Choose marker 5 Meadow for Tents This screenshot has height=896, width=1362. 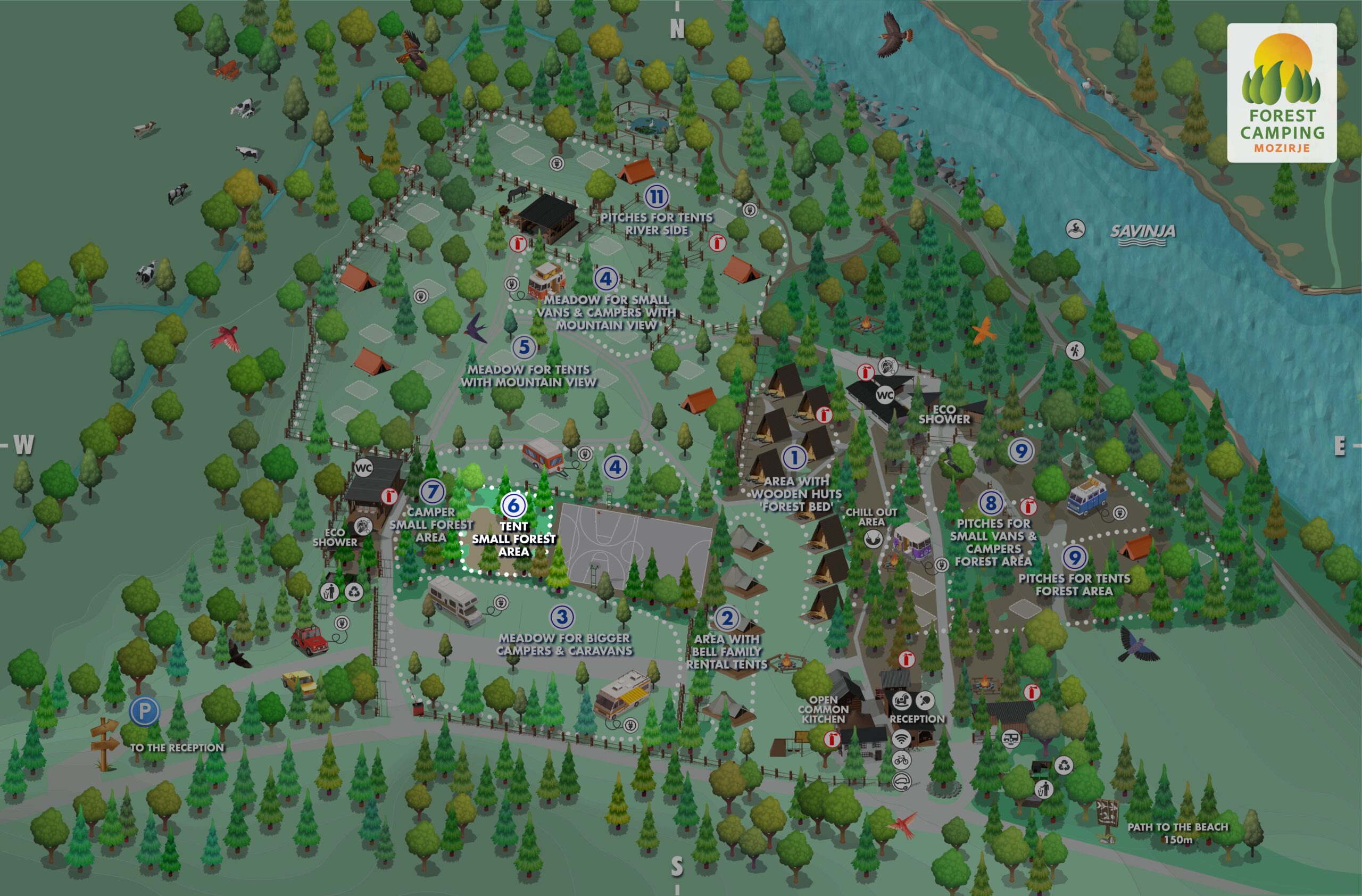524,347
